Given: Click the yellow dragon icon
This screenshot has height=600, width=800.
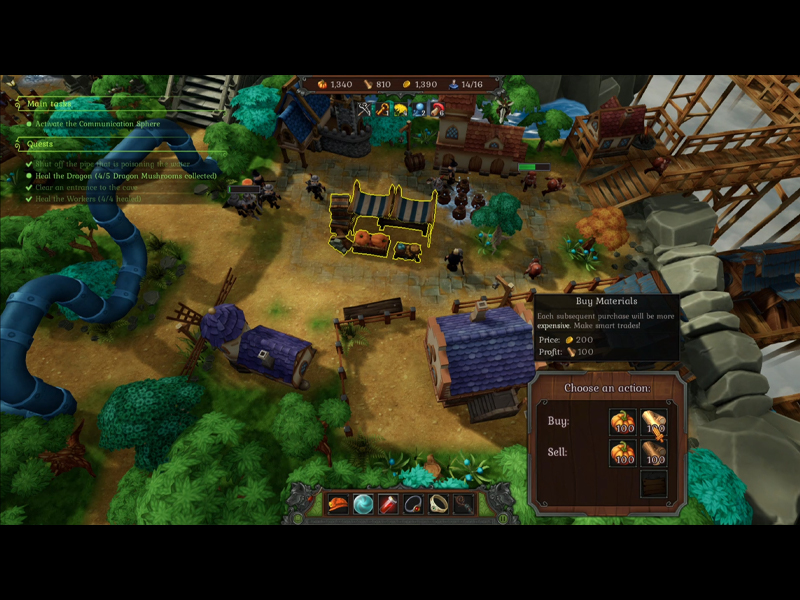Looking at the screenshot, I should 401,108.
